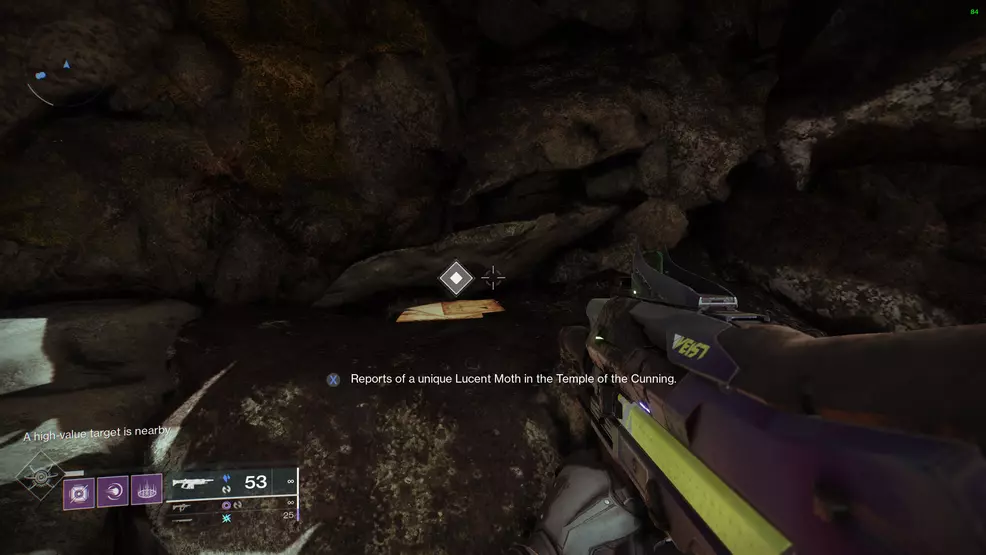Screen dimensions: 986x555
Task: Switch to the second weapon slot icon
Action: click(x=182, y=508)
